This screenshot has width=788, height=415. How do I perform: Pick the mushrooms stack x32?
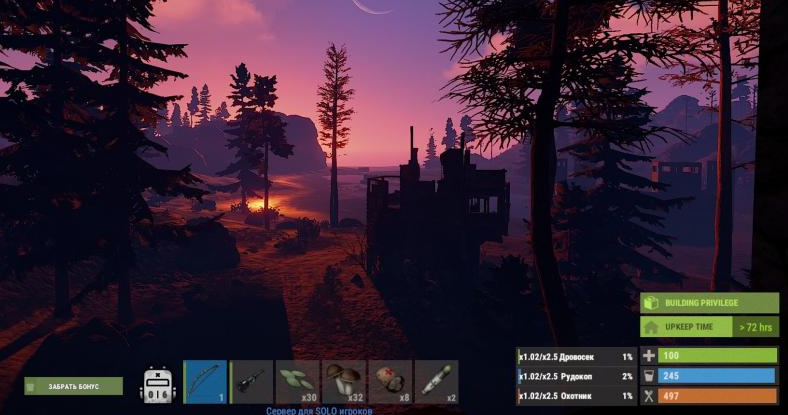[344, 382]
